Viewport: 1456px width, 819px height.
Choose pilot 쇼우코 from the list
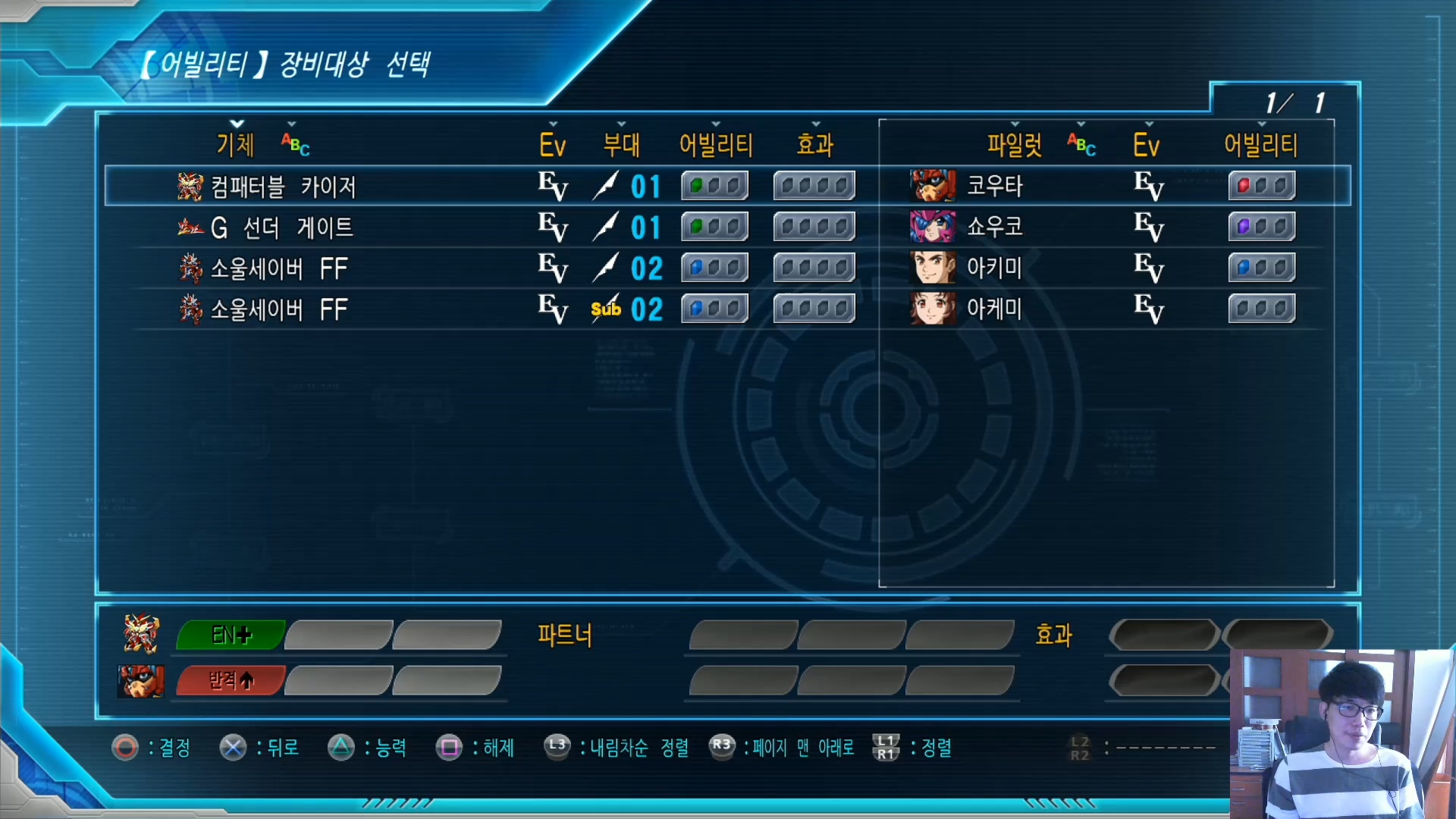994,227
